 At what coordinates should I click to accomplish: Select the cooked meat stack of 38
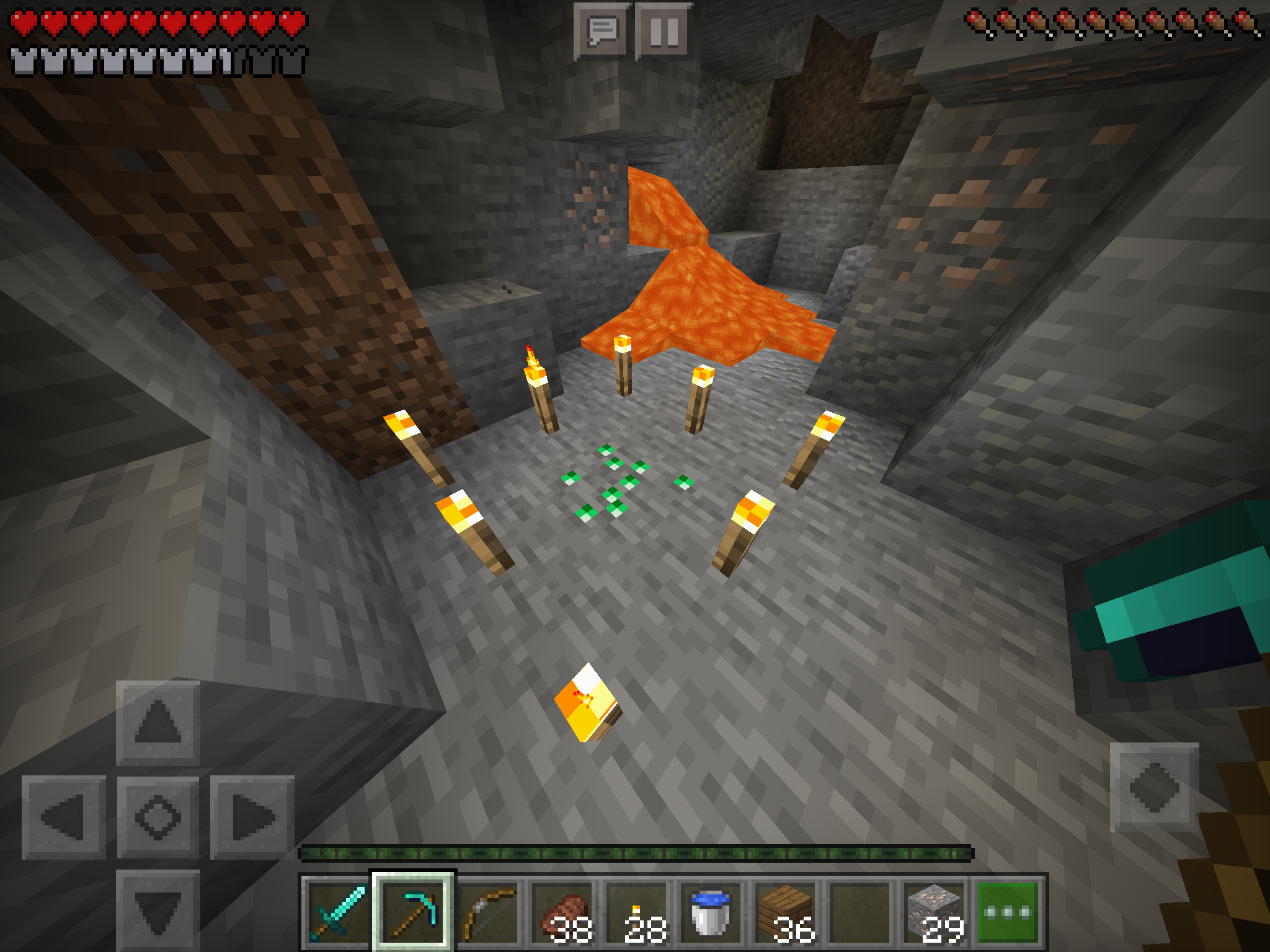click(563, 911)
